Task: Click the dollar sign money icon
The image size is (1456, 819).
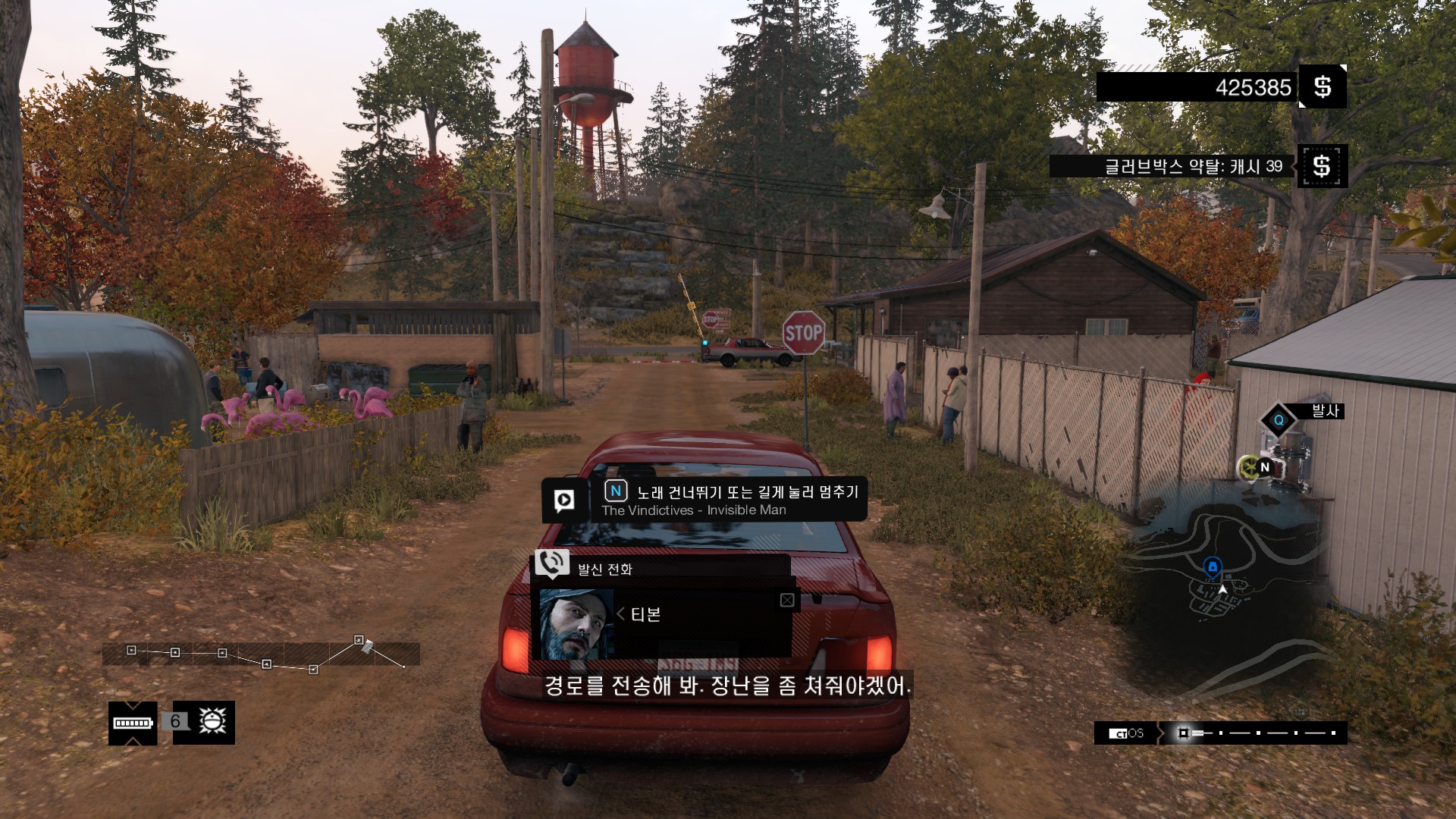Action: point(1323,86)
